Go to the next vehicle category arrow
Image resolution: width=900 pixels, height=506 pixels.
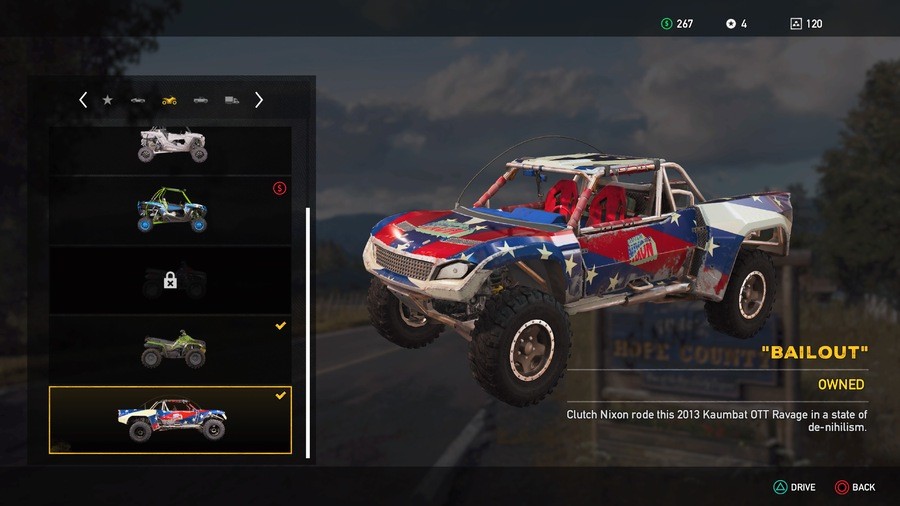(x=259, y=100)
